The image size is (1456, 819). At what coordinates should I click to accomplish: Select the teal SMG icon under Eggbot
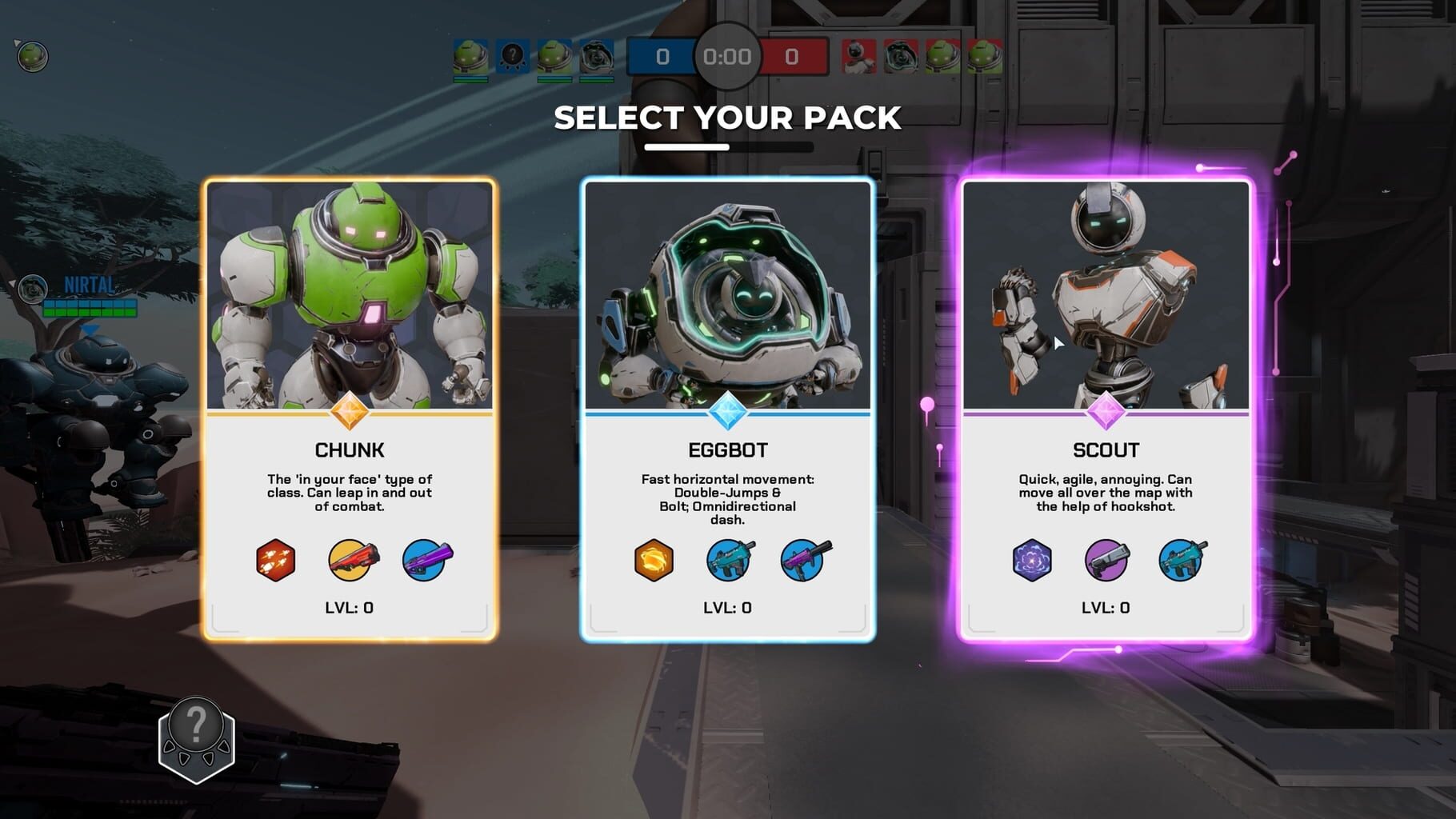729,561
